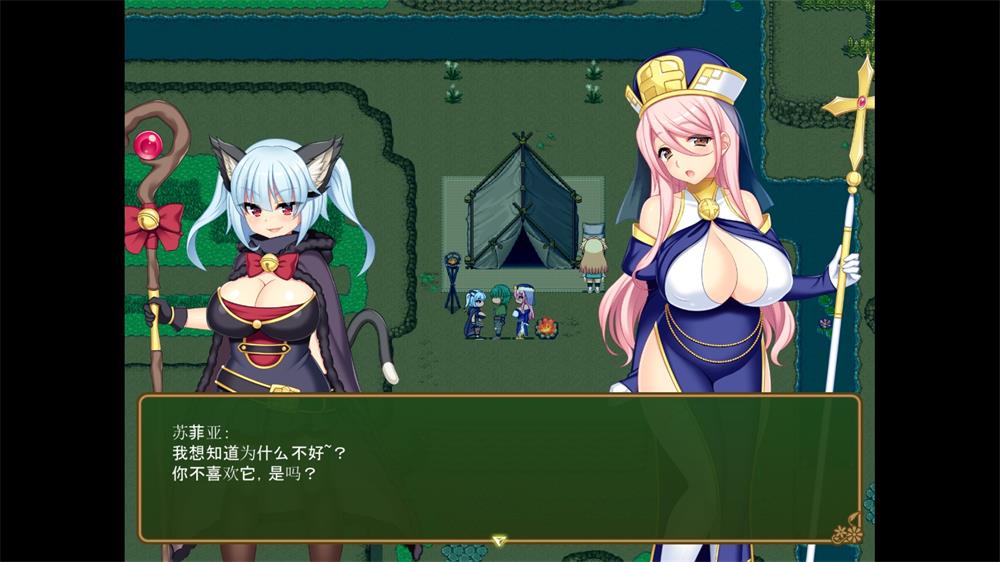This screenshot has width=1000, height=562.
Task: Click the dialogue continue arrow
Action: click(499, 540)
